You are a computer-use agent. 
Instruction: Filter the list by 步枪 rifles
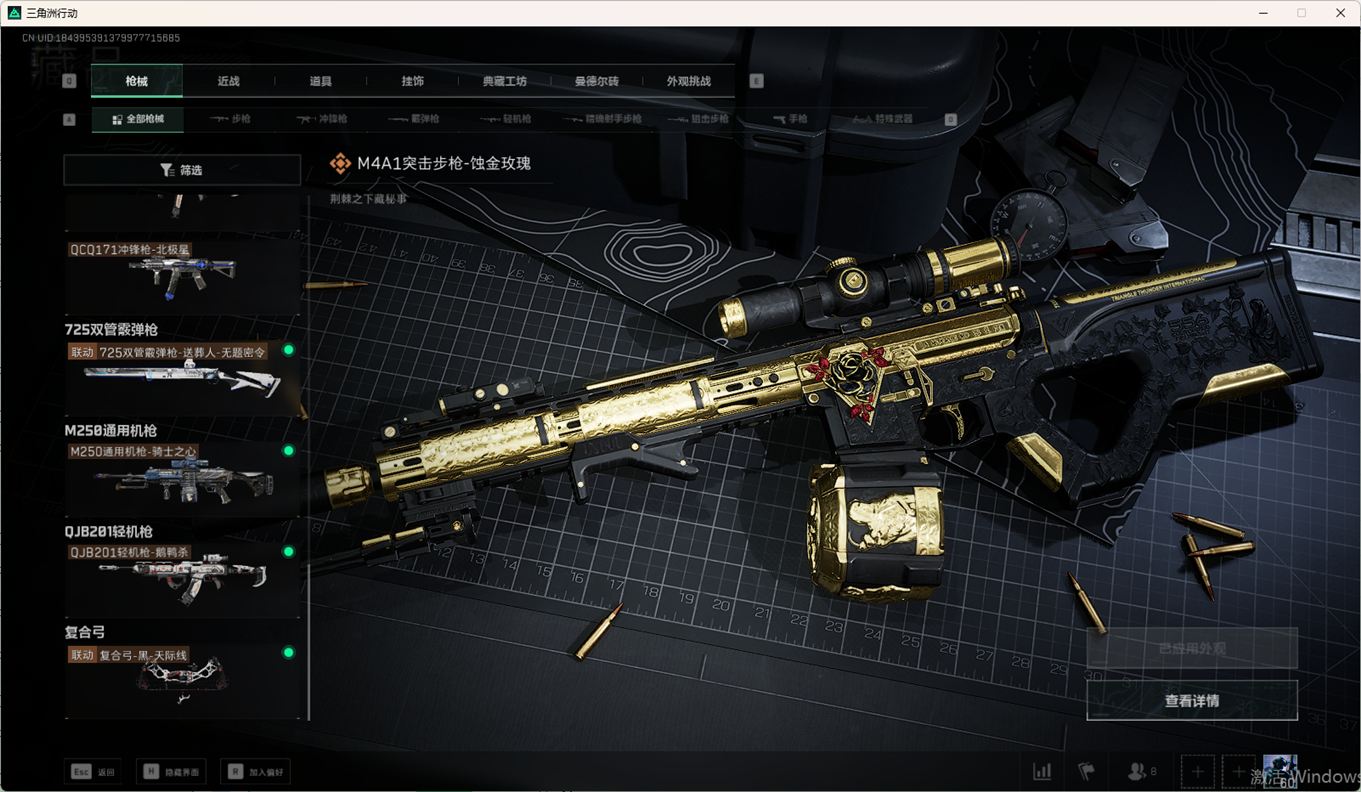pyautogui.click(x=231, y=119)
